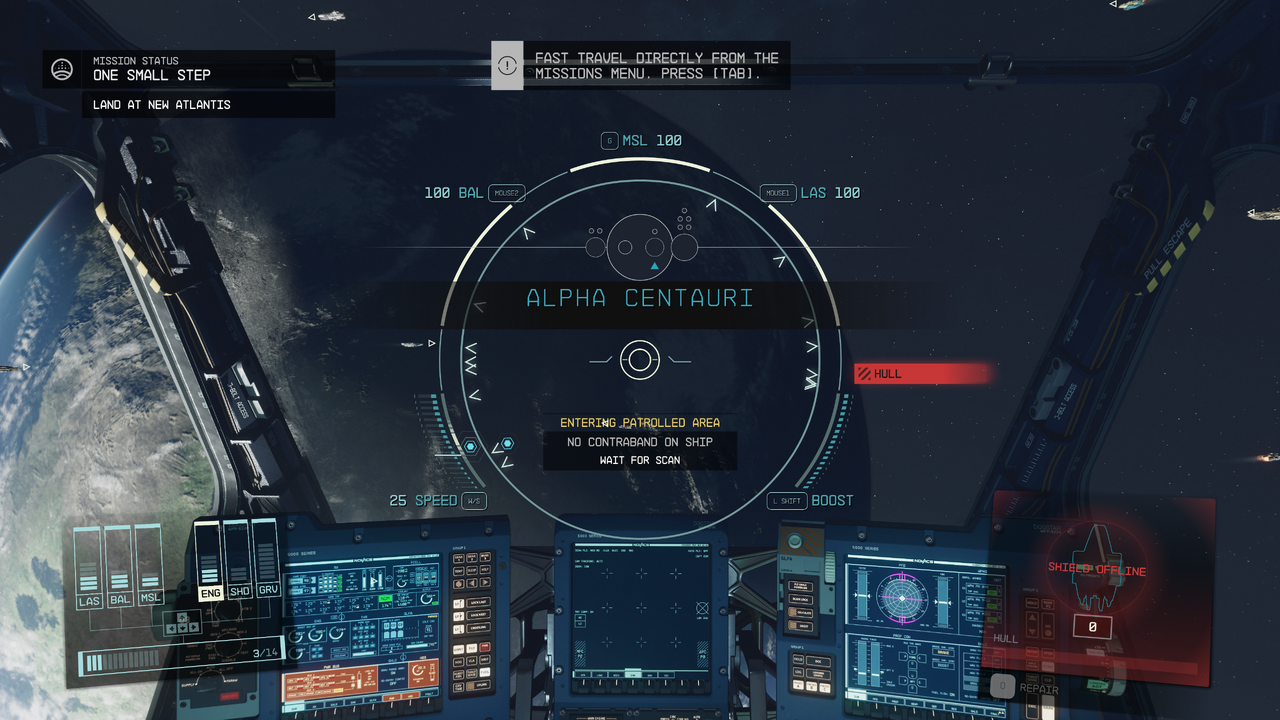The image size is (1280, 720).
Task: Click the LAND AT NEW ATLANTIS objective
Action: click(x=162, y=104)
